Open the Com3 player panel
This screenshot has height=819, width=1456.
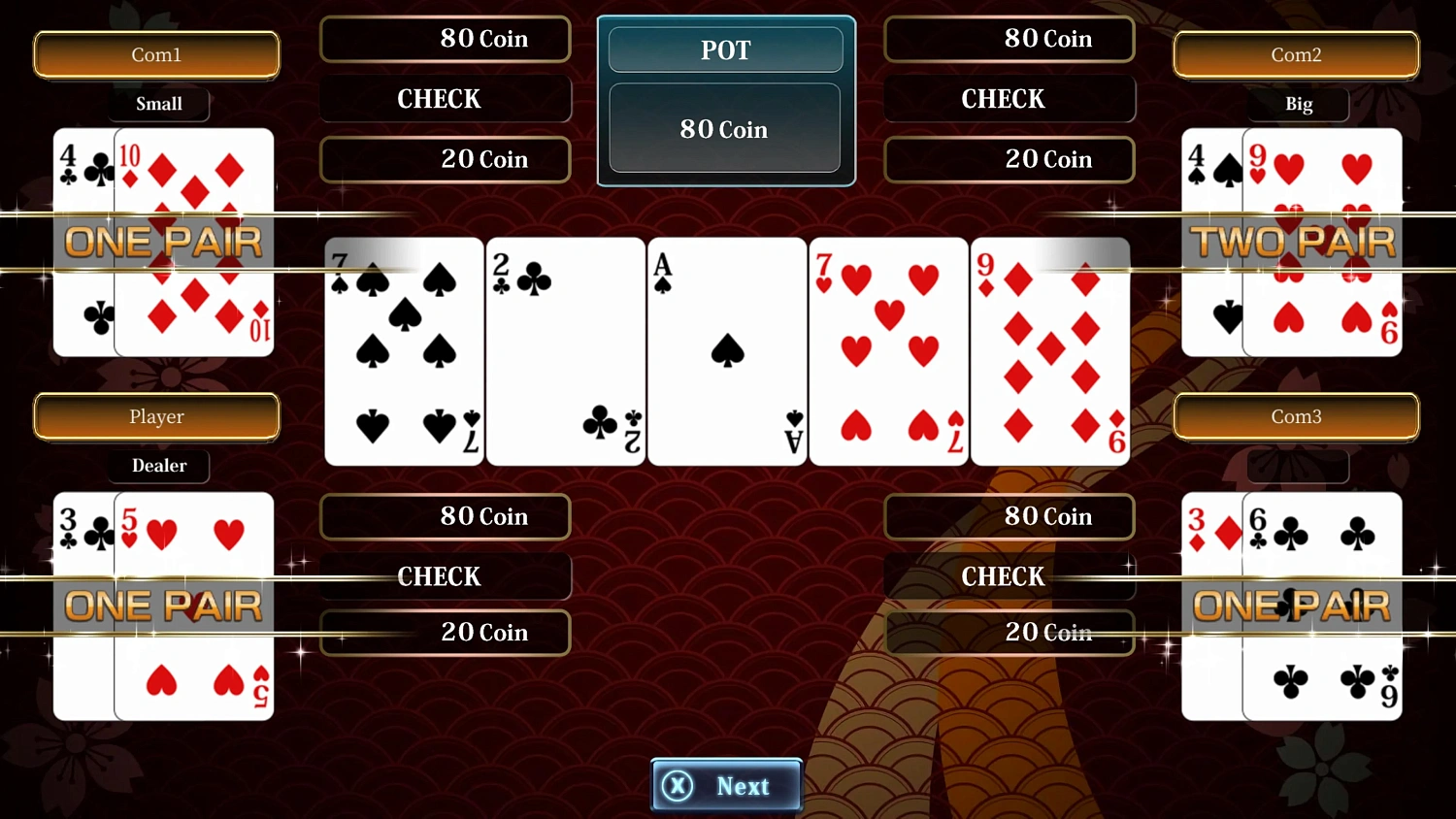pyautogui.click(x=1297, y=416)
